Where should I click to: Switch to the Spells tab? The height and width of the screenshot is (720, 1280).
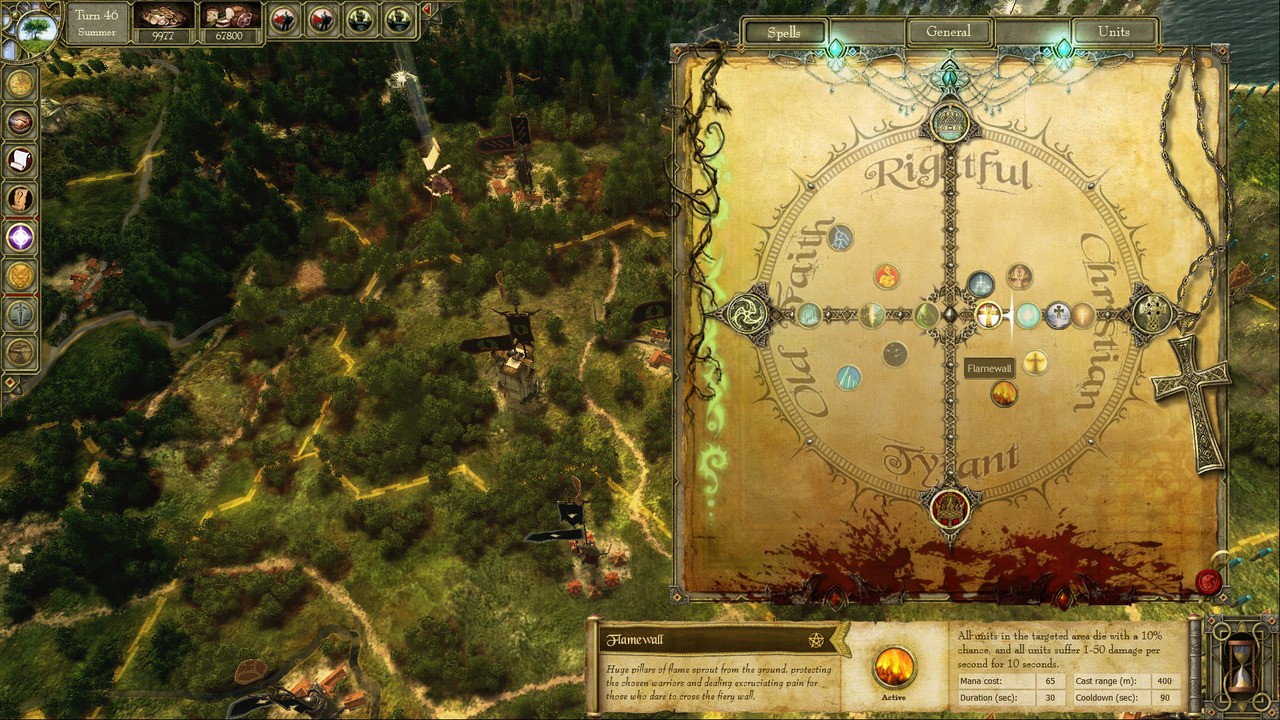click(784, 32)
